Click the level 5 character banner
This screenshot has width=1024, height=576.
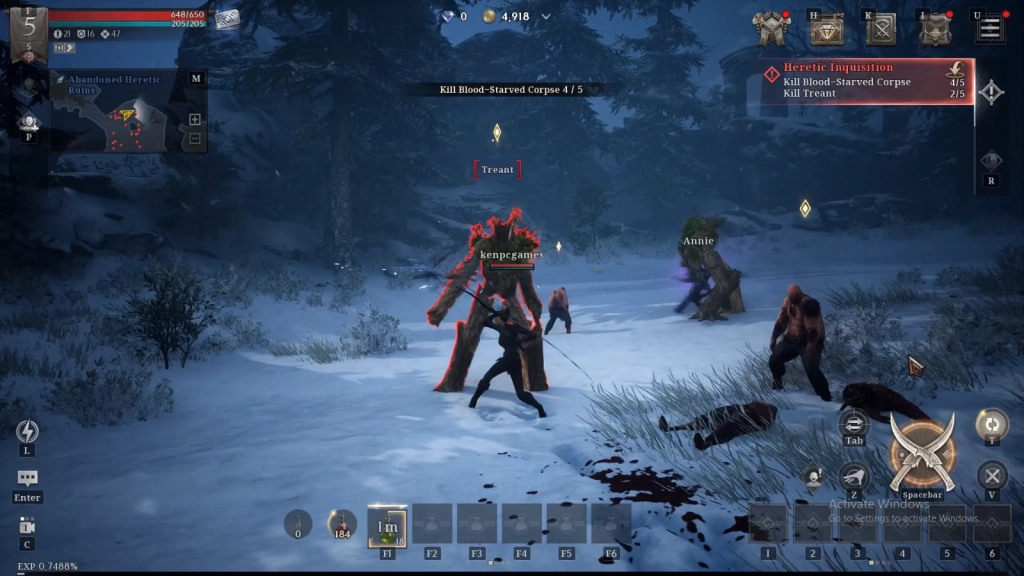[x=28, y=30]
